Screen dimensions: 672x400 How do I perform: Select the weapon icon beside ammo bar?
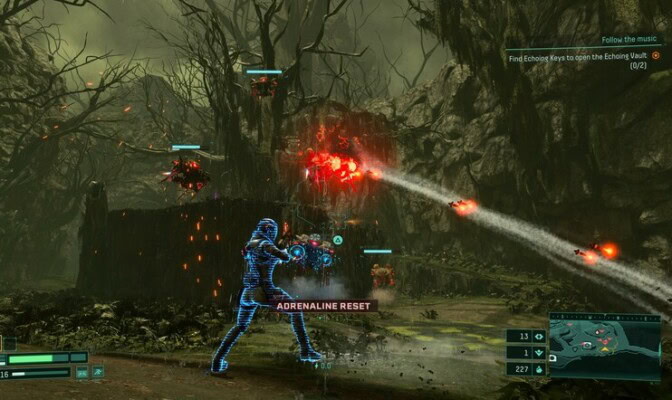coord(83,373)
